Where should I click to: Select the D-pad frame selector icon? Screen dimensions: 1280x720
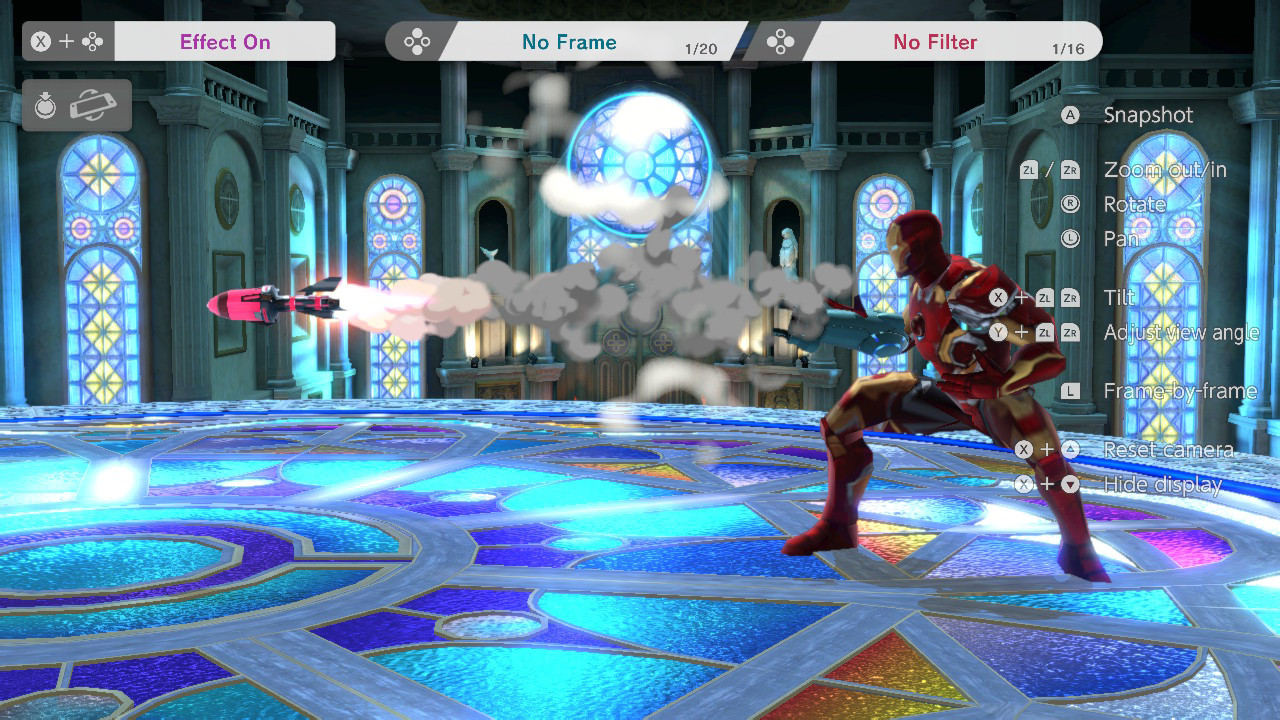click(417, 41)
